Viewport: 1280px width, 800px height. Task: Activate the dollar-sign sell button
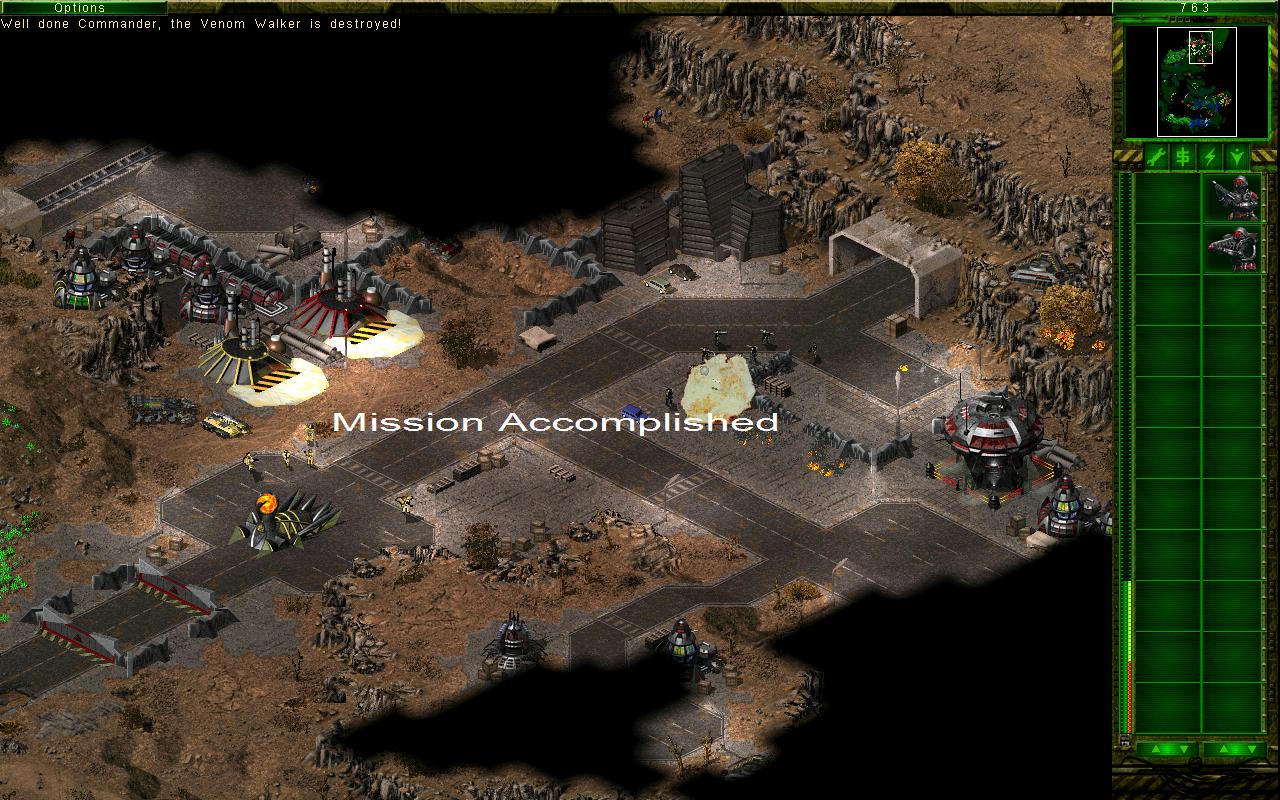(x=1183, y=157)
